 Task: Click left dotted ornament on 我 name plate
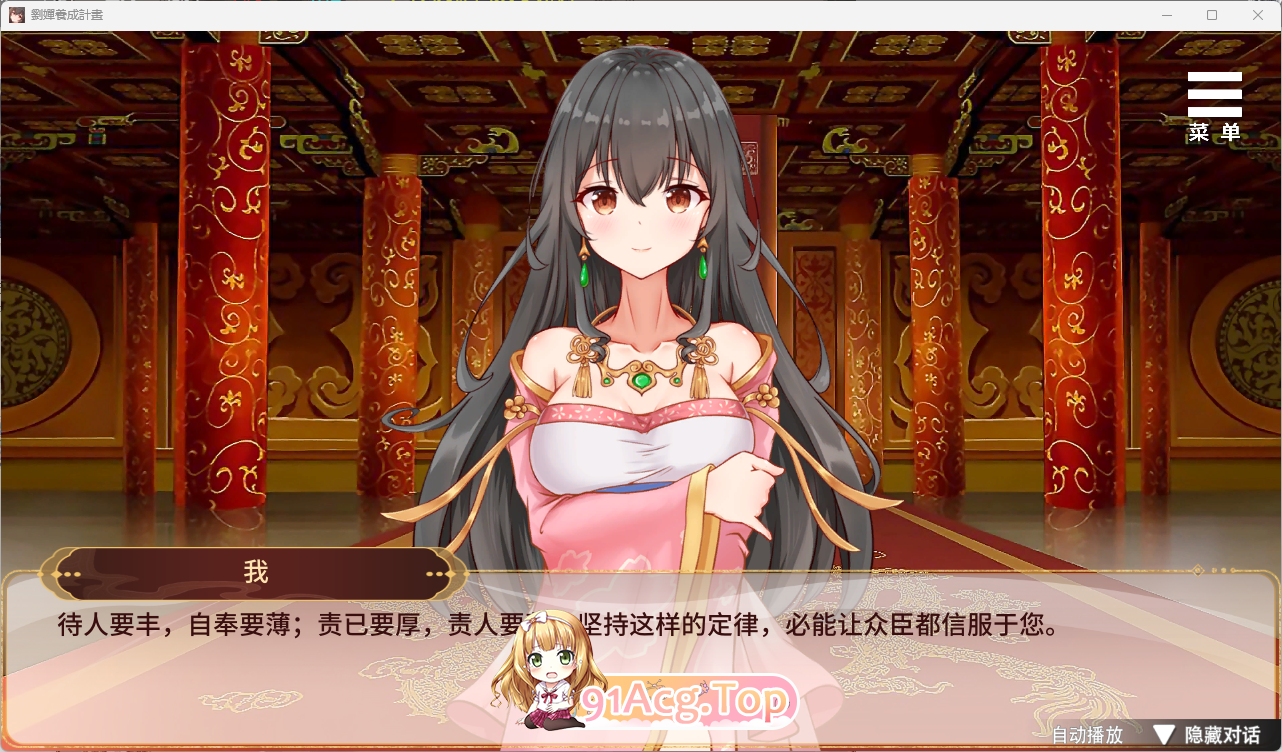click(x=72, y=572)
